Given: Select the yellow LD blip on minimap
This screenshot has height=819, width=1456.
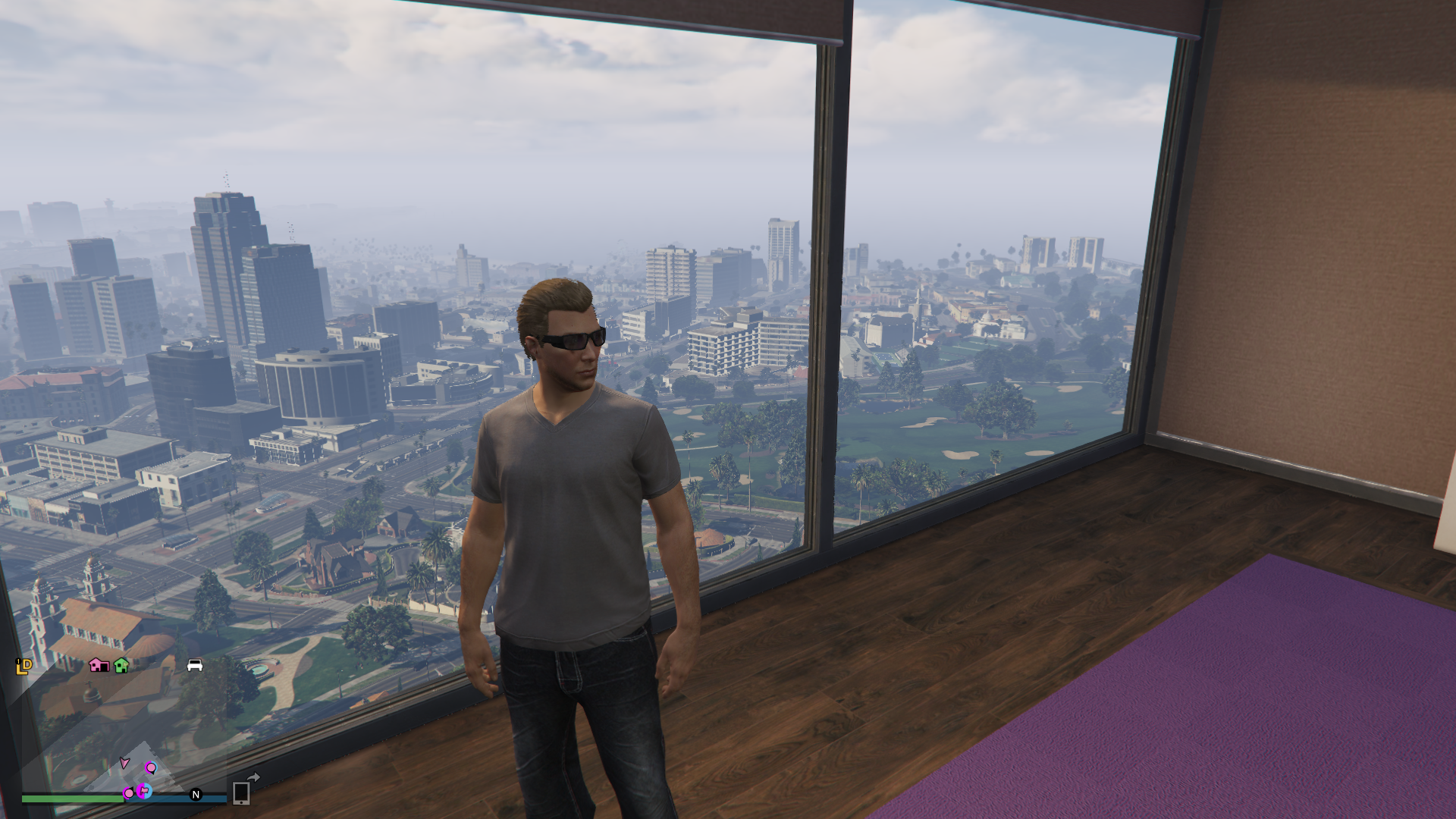Looking at the screenshot, I should point(24,666).
